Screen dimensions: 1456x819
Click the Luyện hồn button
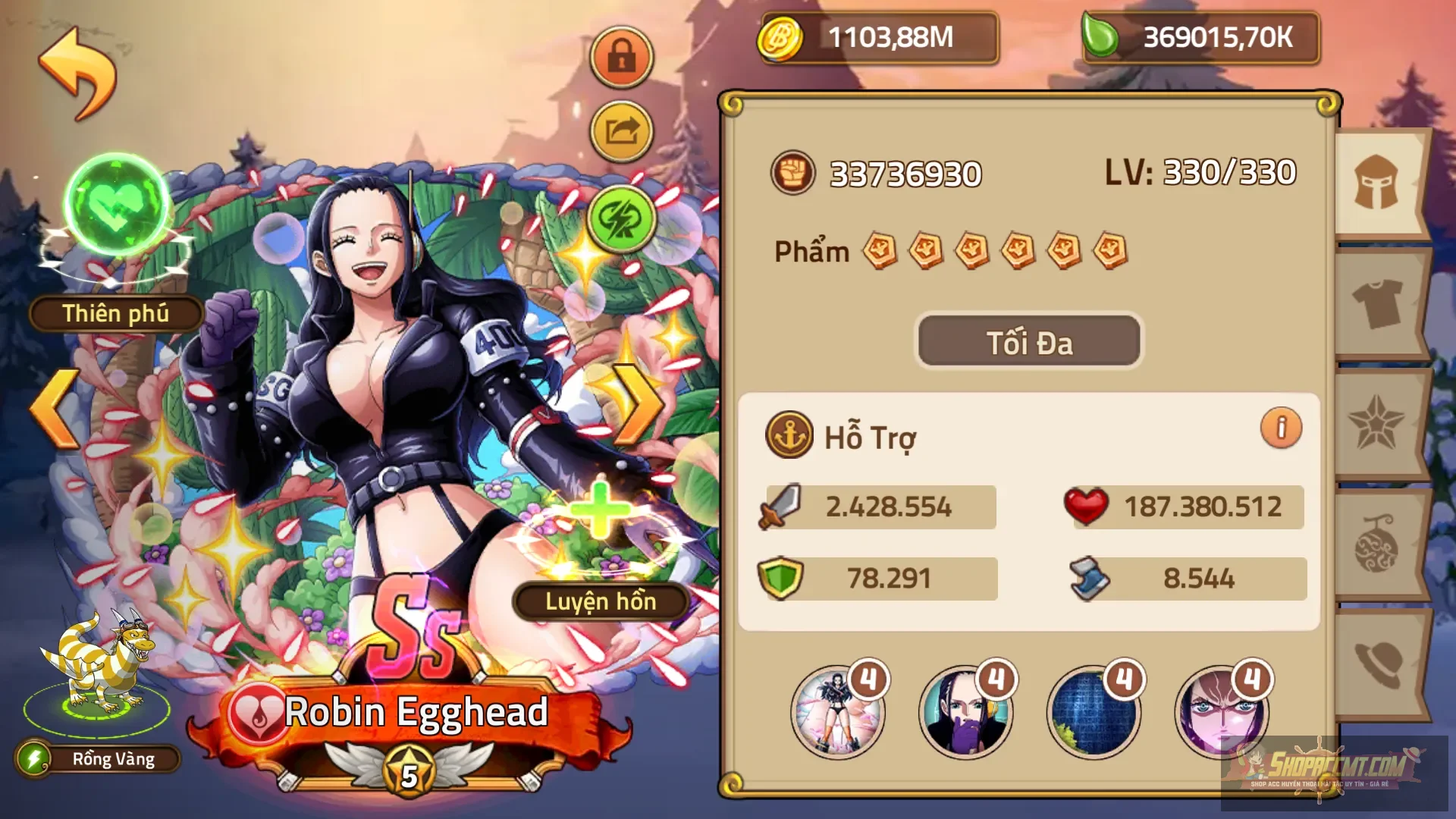[x=599, y=601]
